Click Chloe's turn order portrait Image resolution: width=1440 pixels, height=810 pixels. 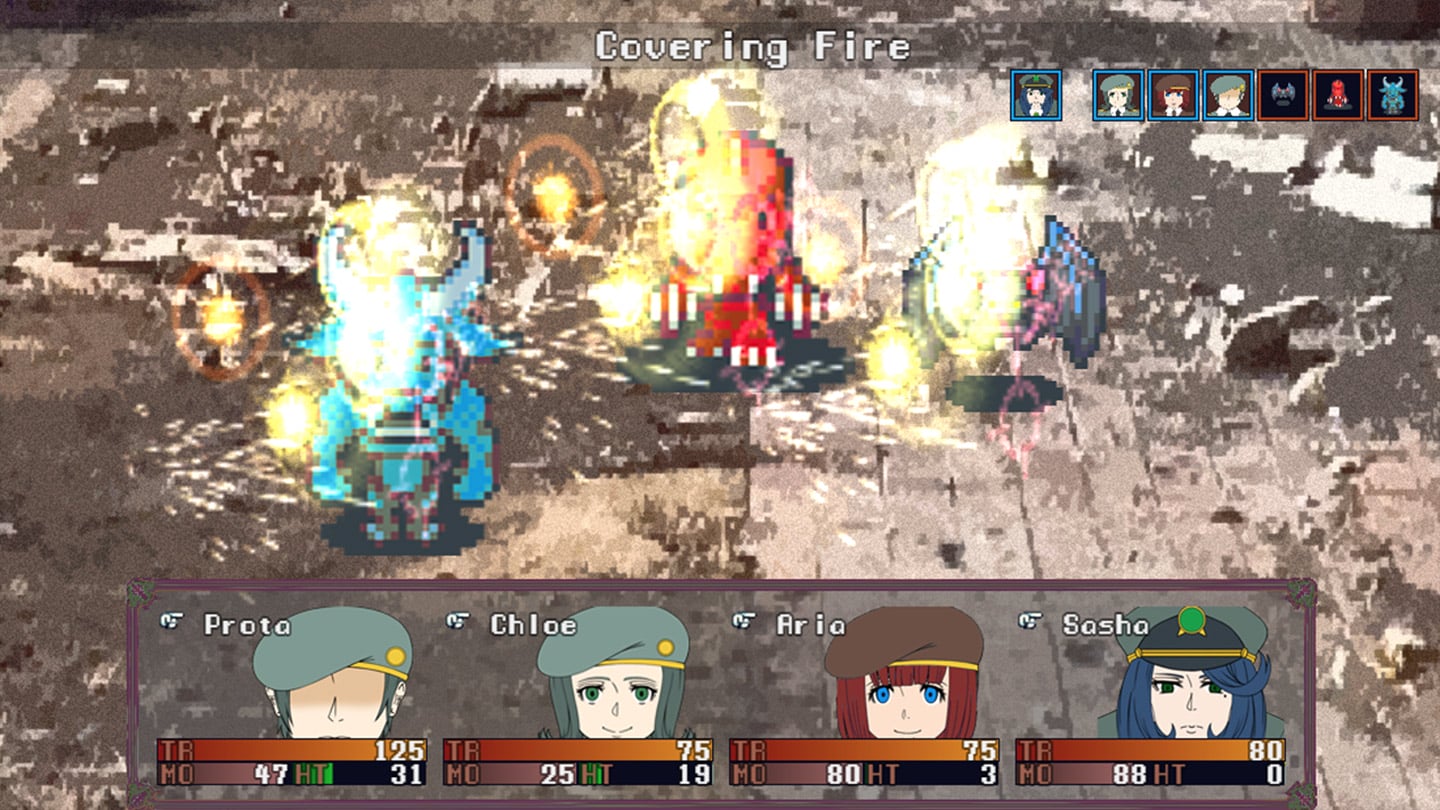[x=1118, y=95]
